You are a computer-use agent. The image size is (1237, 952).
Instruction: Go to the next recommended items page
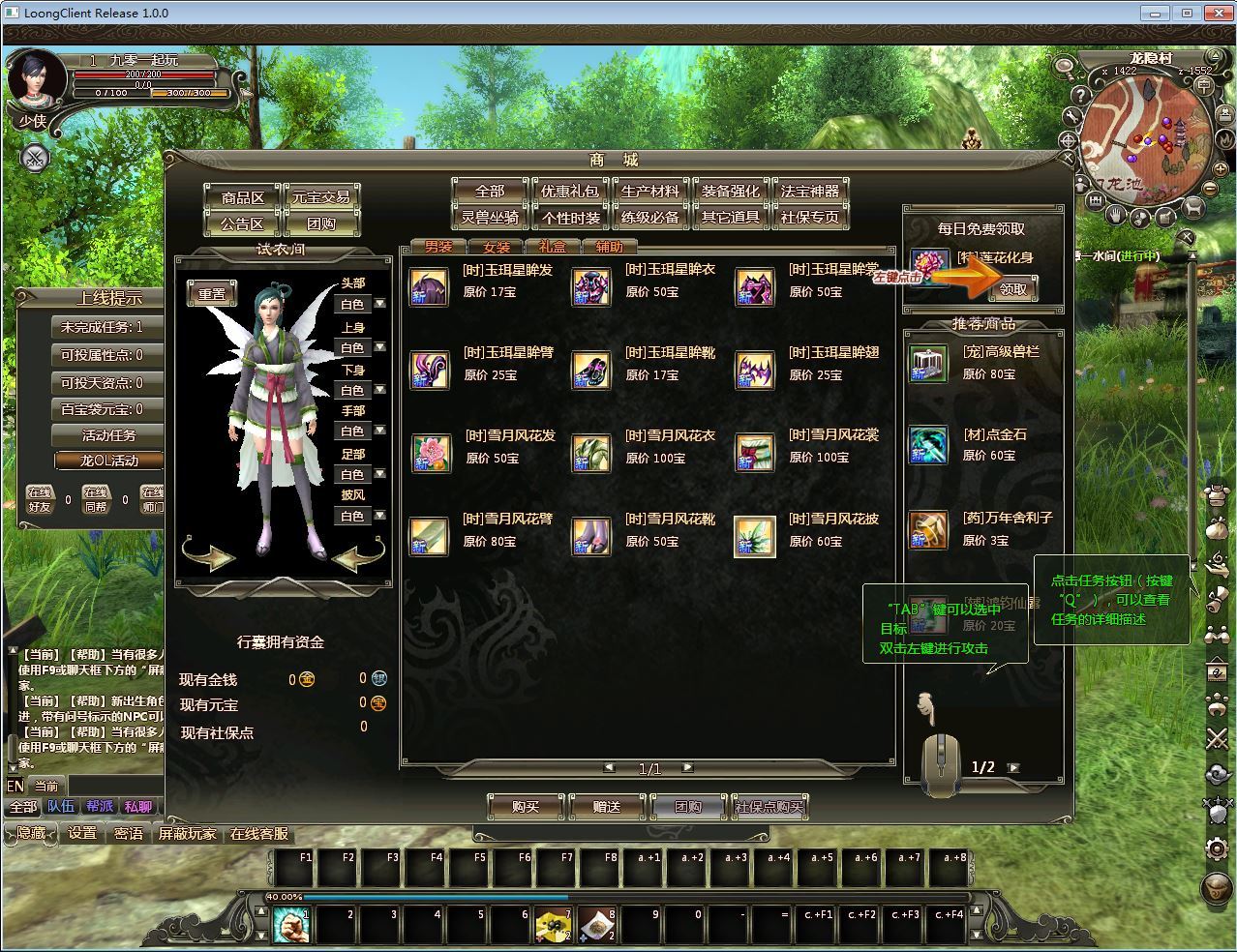(1013, 767)
